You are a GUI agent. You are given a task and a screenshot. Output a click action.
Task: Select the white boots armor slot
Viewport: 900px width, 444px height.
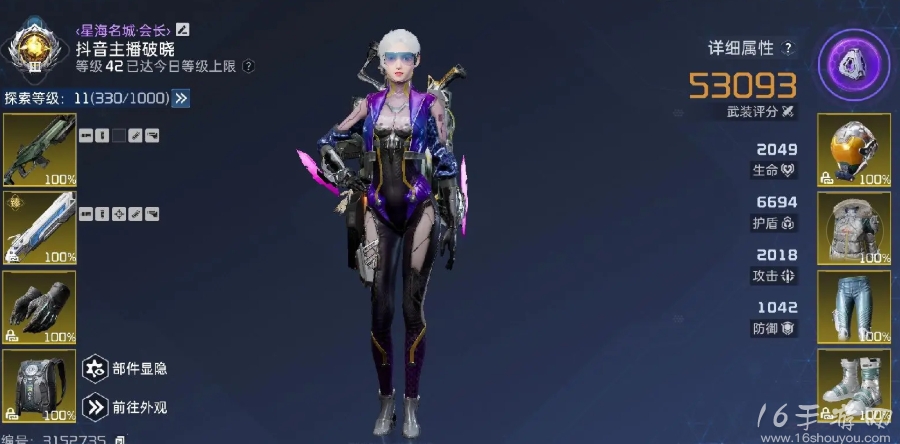tap(854, 384)
